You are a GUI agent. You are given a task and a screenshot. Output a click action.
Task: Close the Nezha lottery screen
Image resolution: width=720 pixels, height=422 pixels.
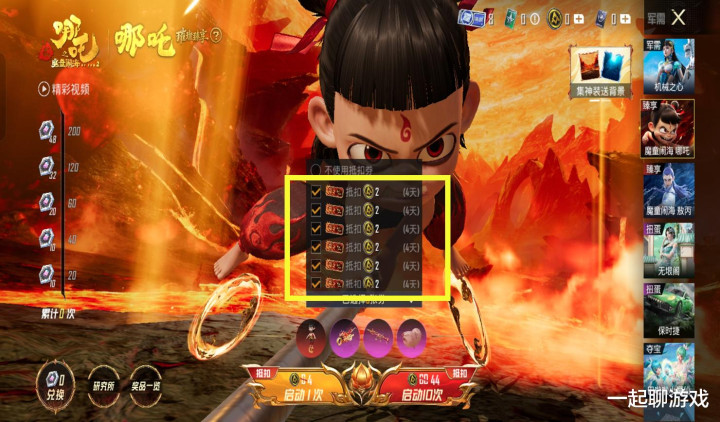tap(679, 17)
